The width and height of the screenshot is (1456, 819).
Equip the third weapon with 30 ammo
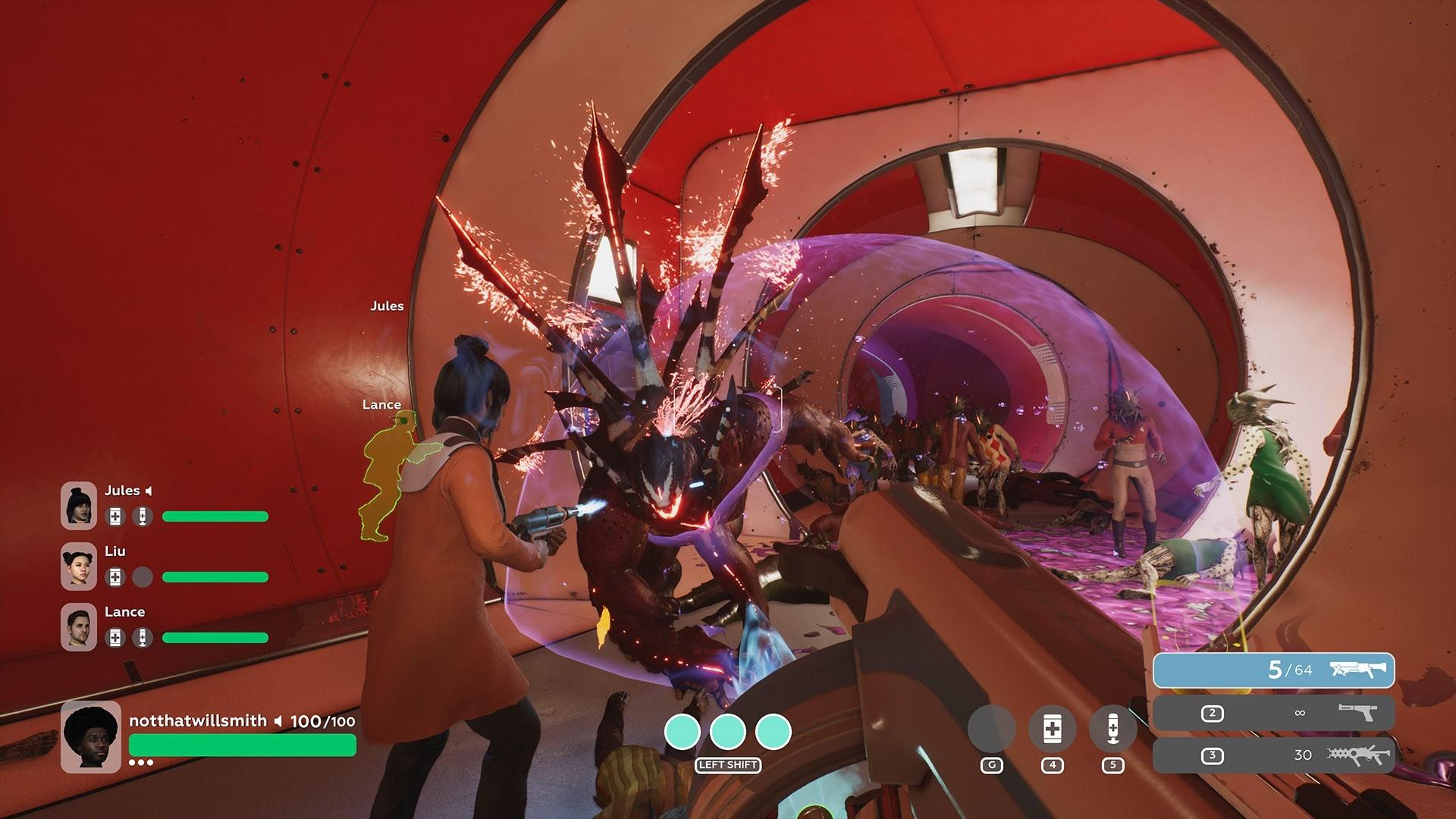click(x=1273, y=755)
